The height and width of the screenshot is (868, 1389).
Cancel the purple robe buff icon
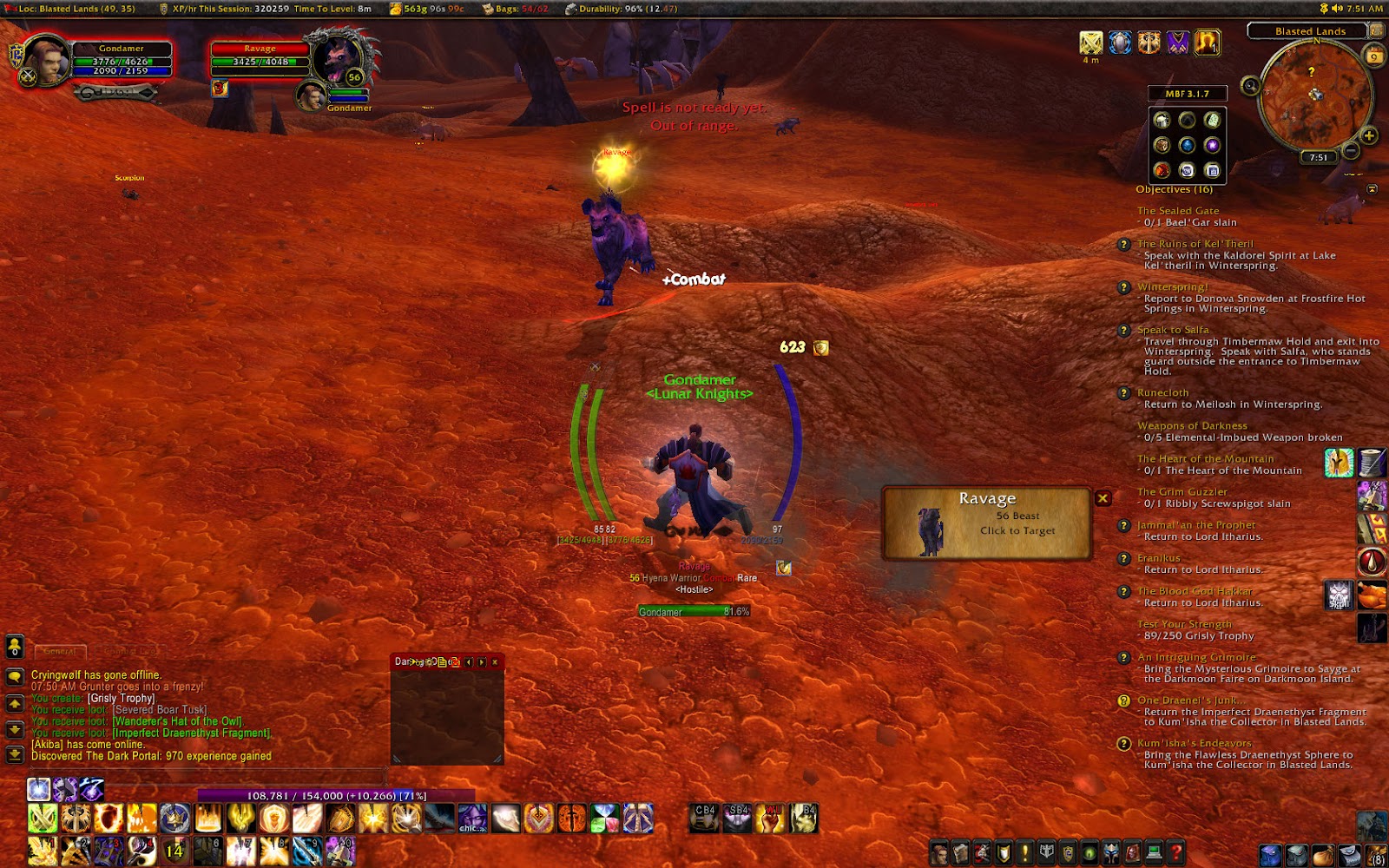1177,43
